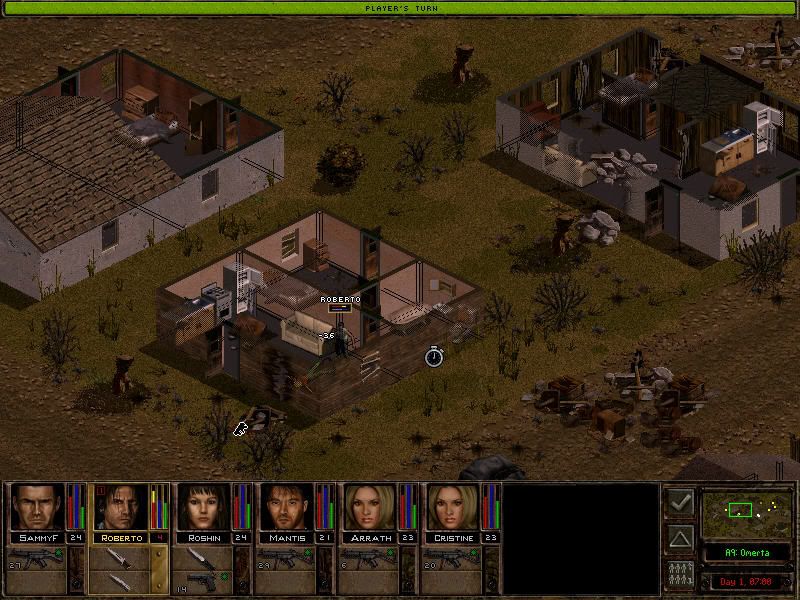The height and width of the screenshot is (600, 800).
Task: Click Roshin's knife slot
Action: [203, 556]
